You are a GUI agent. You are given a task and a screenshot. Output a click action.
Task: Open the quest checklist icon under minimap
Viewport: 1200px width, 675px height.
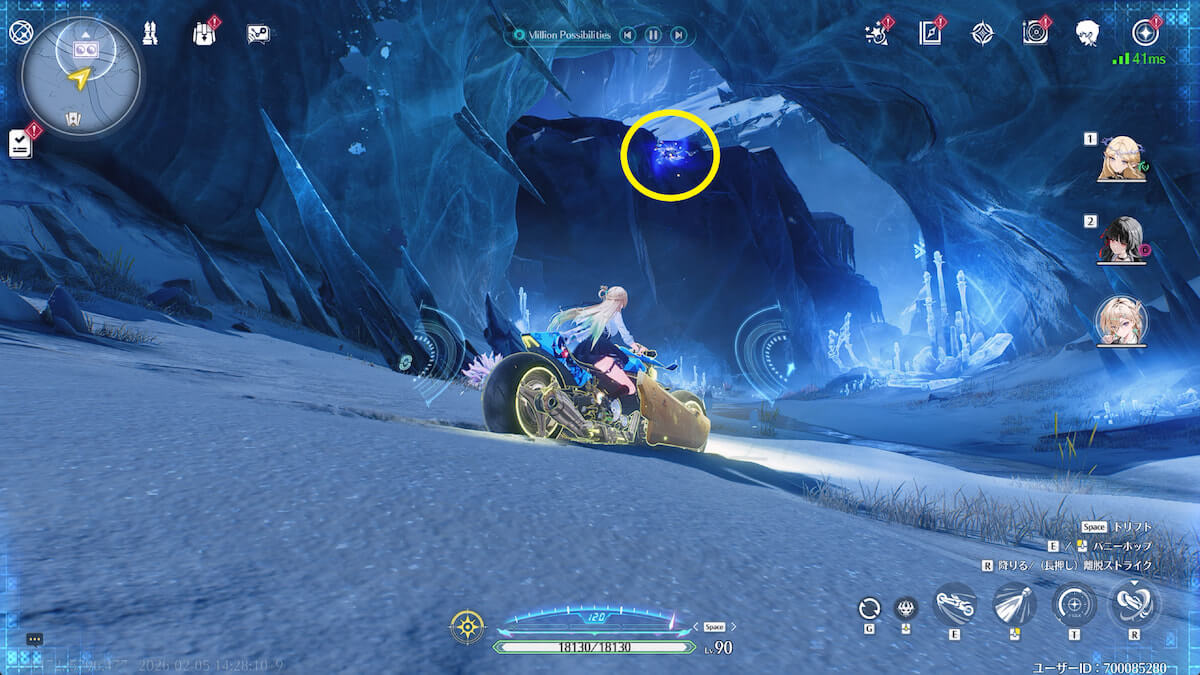21,143
